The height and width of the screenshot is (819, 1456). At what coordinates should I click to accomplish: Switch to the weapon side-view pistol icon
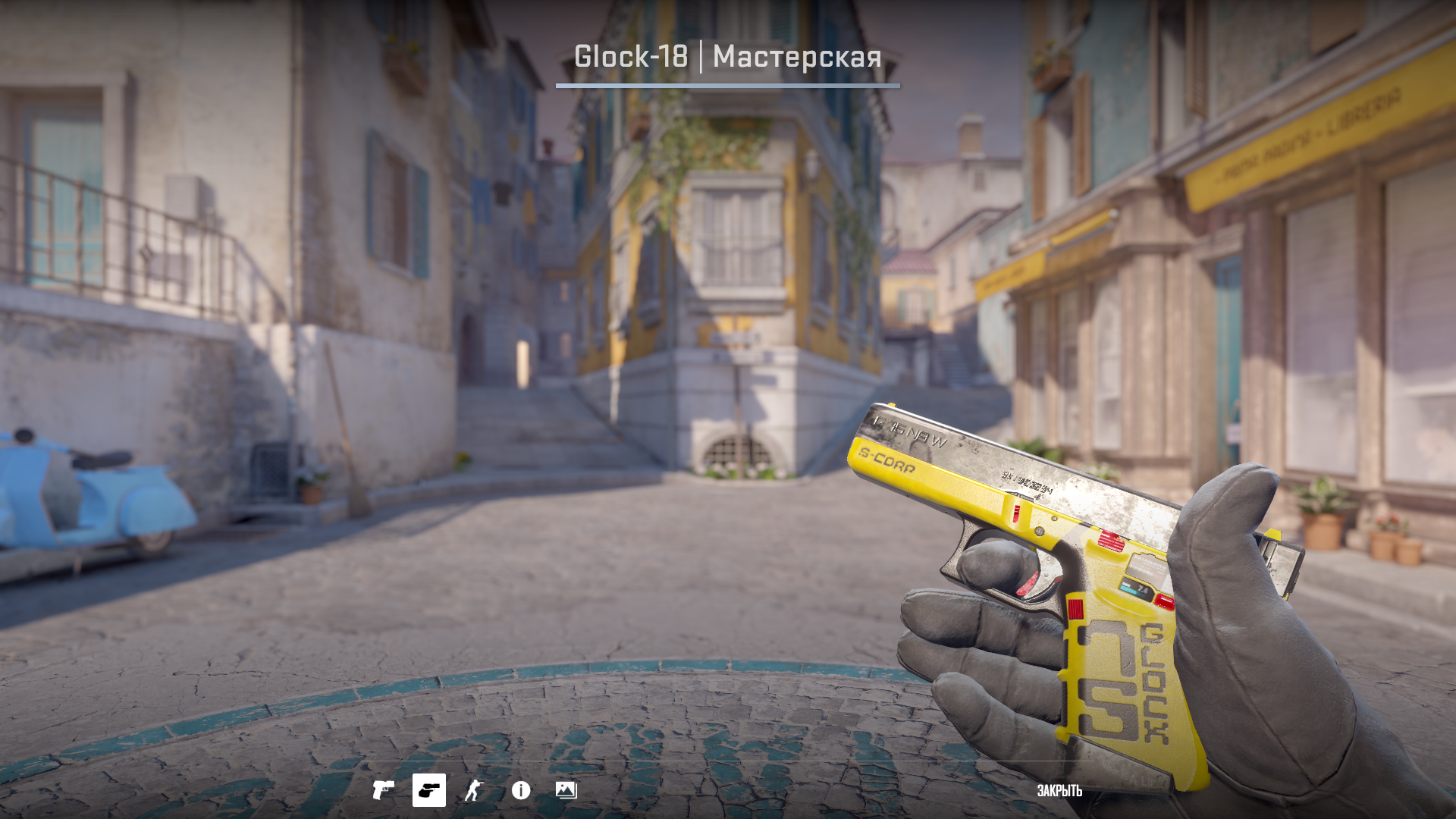(383, 790)
